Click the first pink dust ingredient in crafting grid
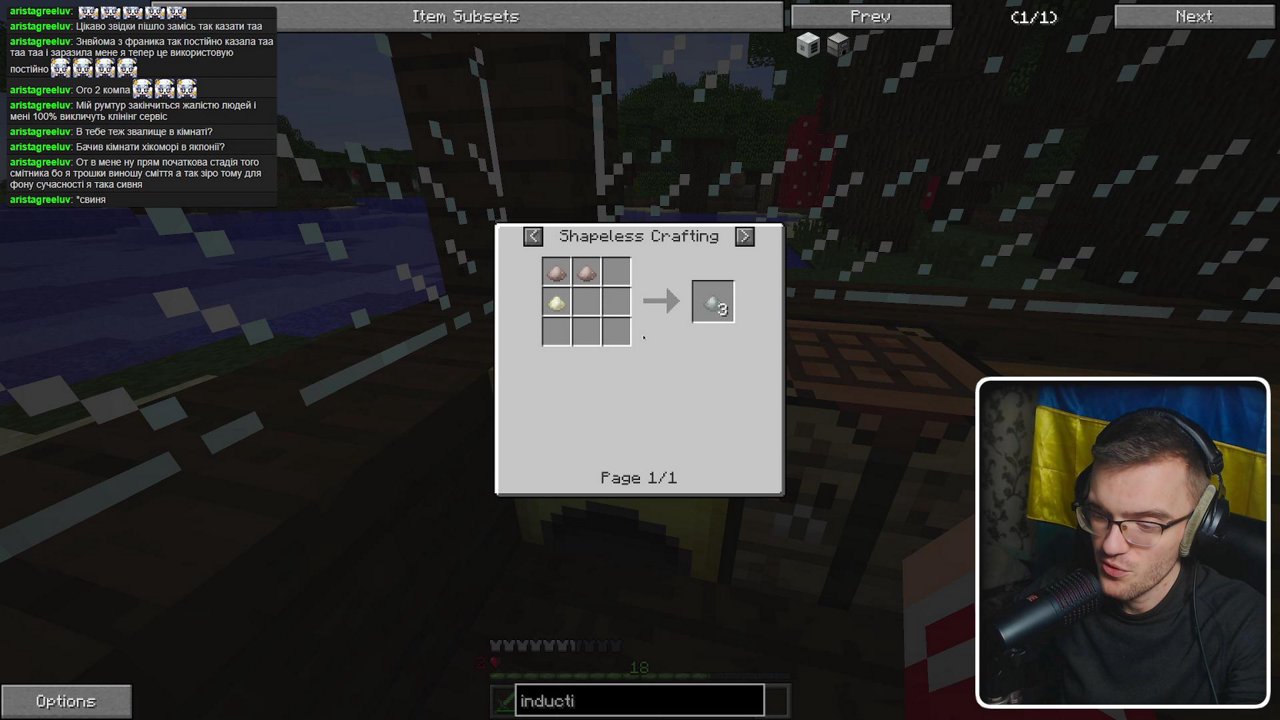The height and width of the screenshot is (720, 1280). [556, 270]
